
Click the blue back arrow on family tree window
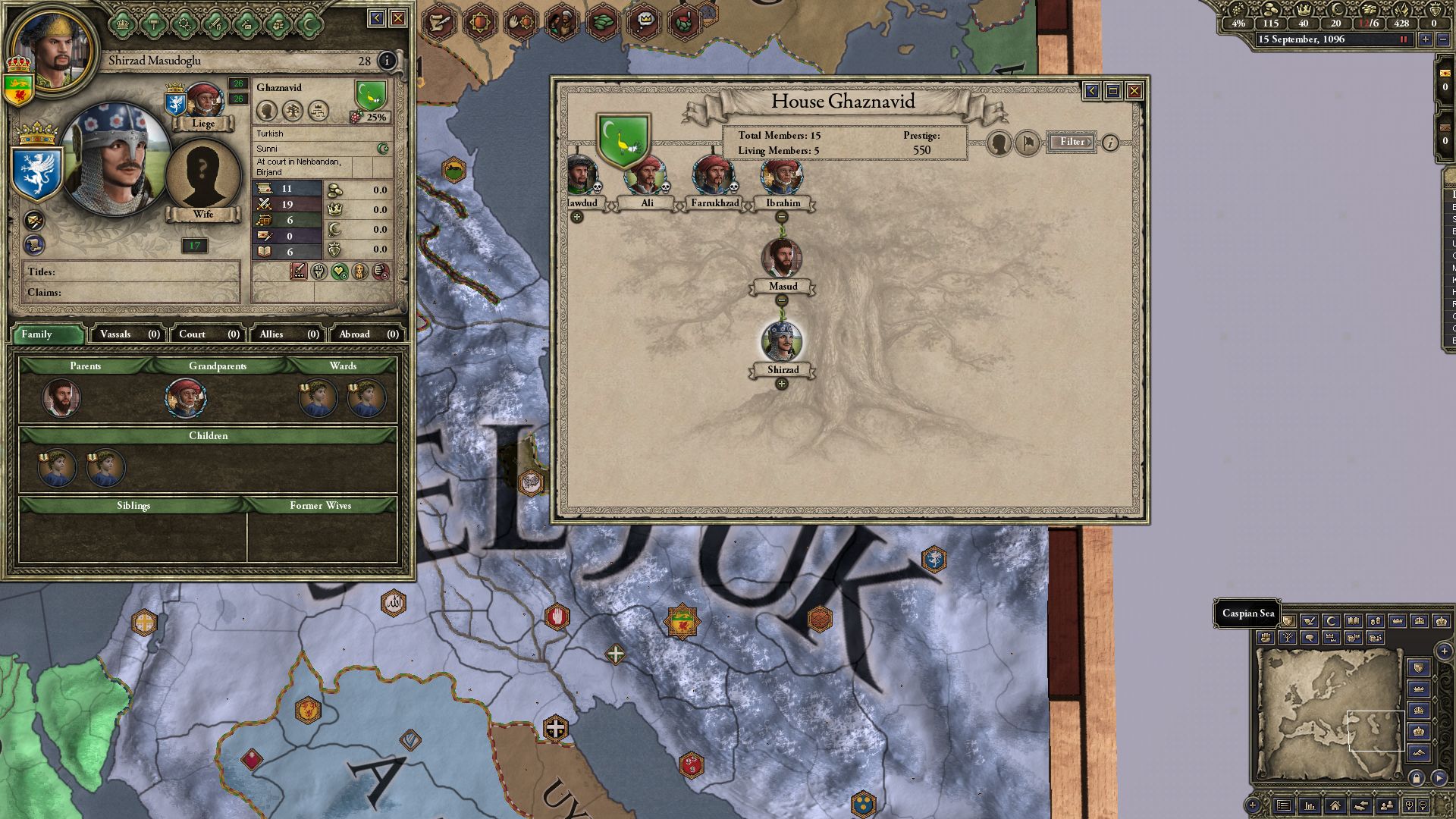(x=1091, y=90)
